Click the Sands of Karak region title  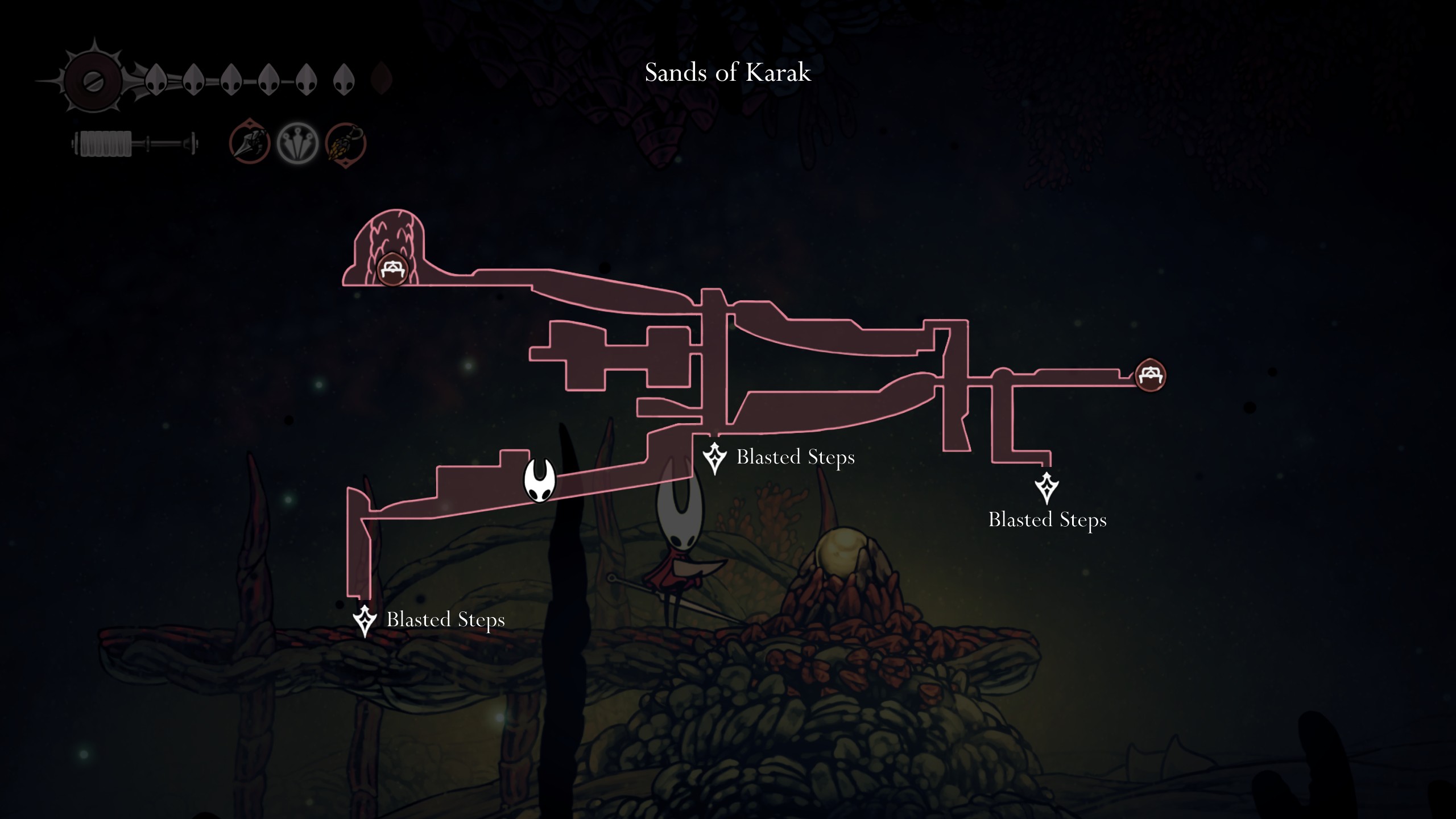coord(727,73)
